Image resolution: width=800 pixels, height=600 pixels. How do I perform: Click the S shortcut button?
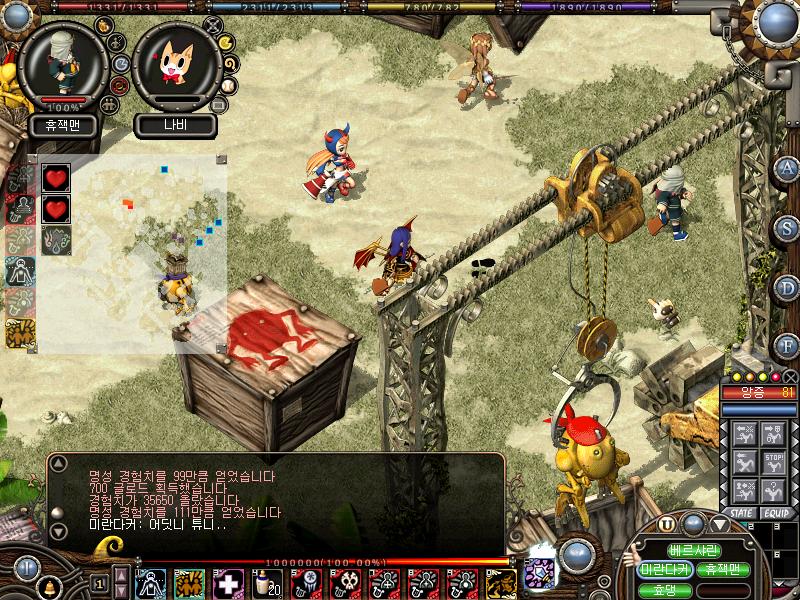(x=787, y=227)
